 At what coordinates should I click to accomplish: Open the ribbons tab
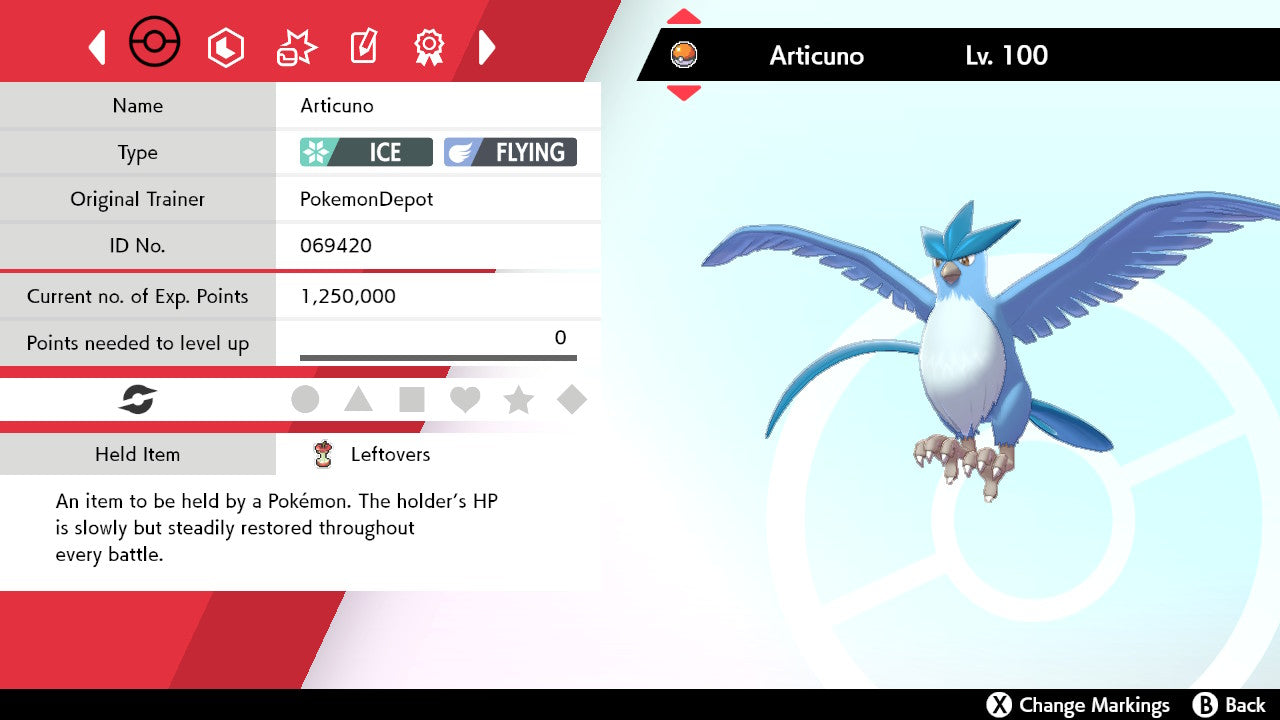429,47
